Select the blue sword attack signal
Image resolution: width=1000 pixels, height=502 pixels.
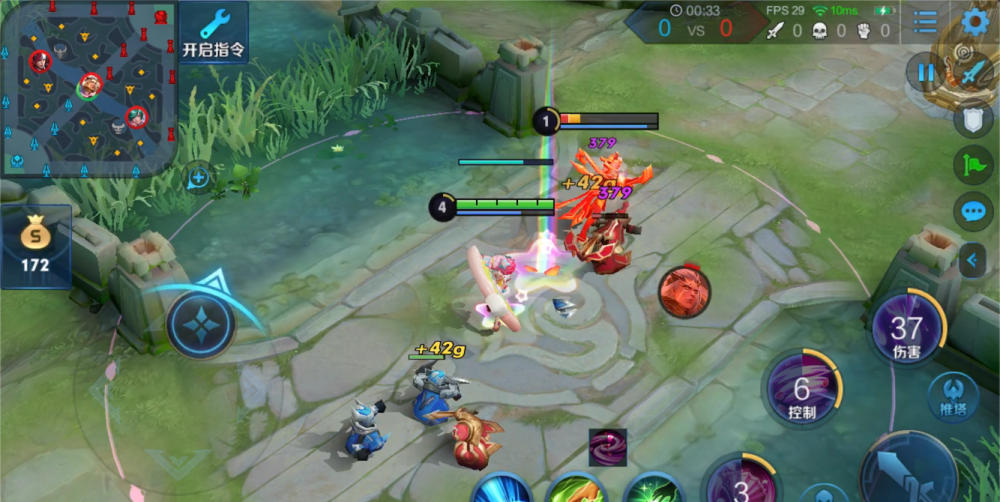coord(973,72)
